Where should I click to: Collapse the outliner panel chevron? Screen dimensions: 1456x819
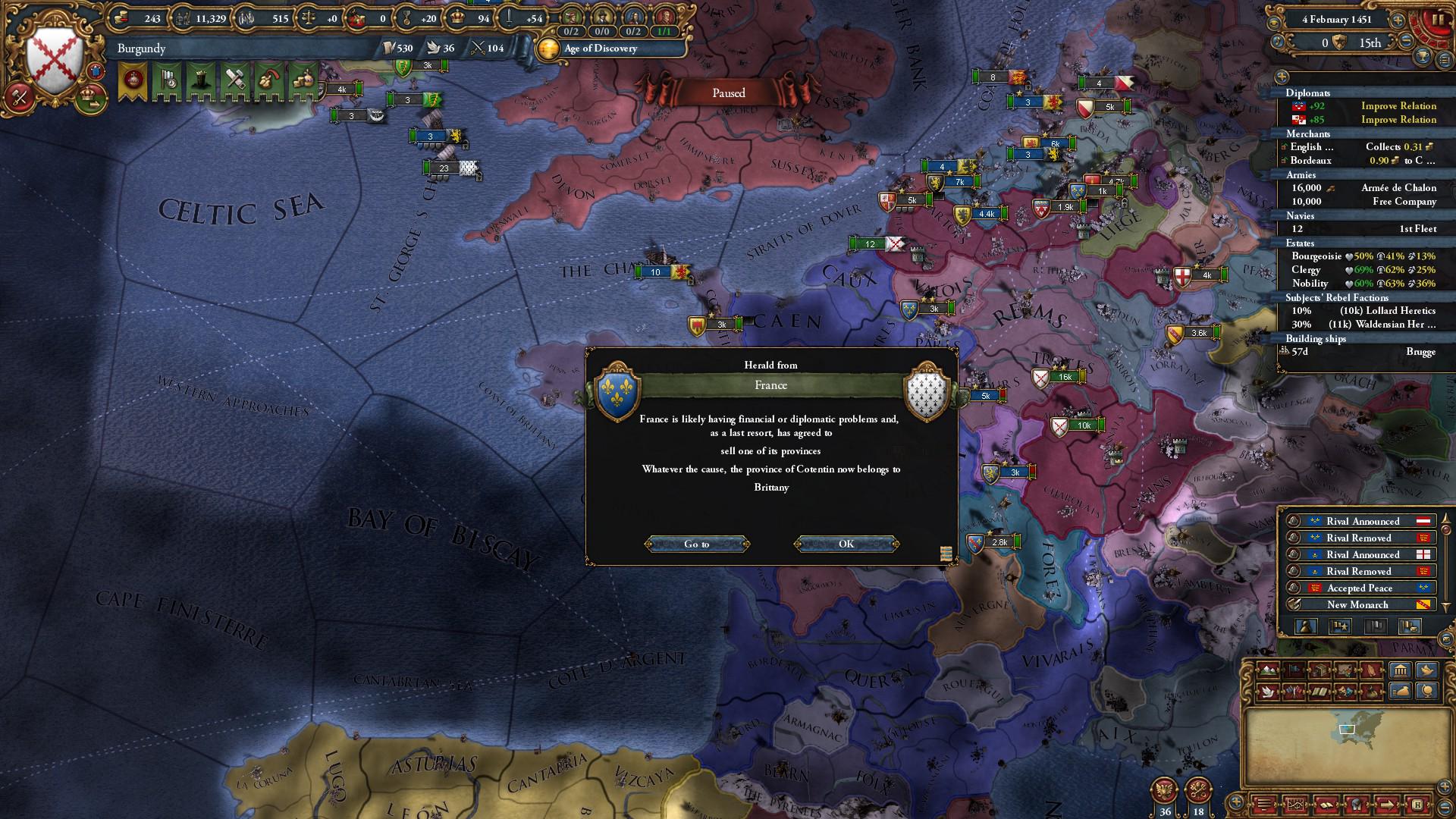point(1281,77)
